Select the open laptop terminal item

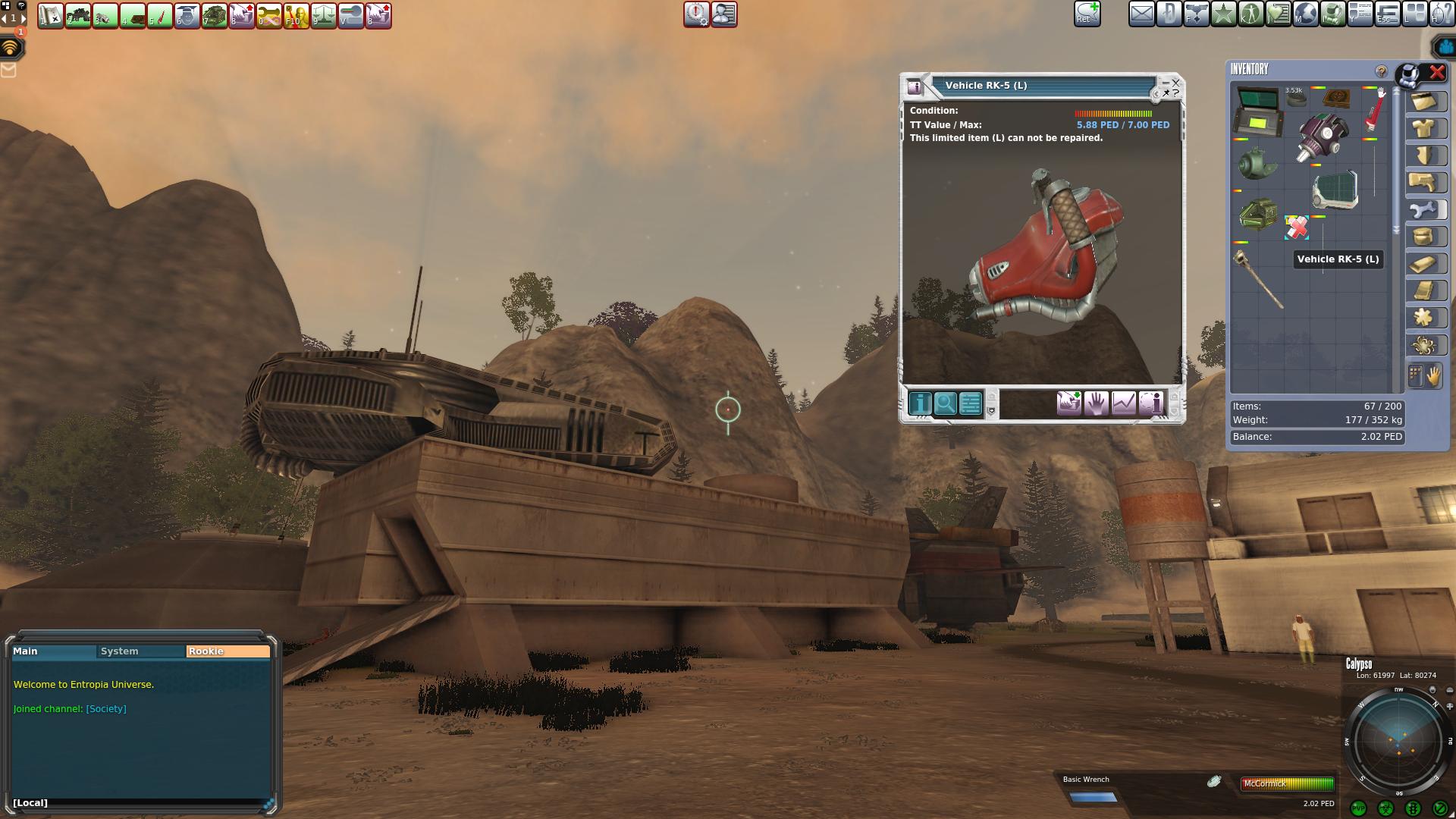(x=1258, y=111)
